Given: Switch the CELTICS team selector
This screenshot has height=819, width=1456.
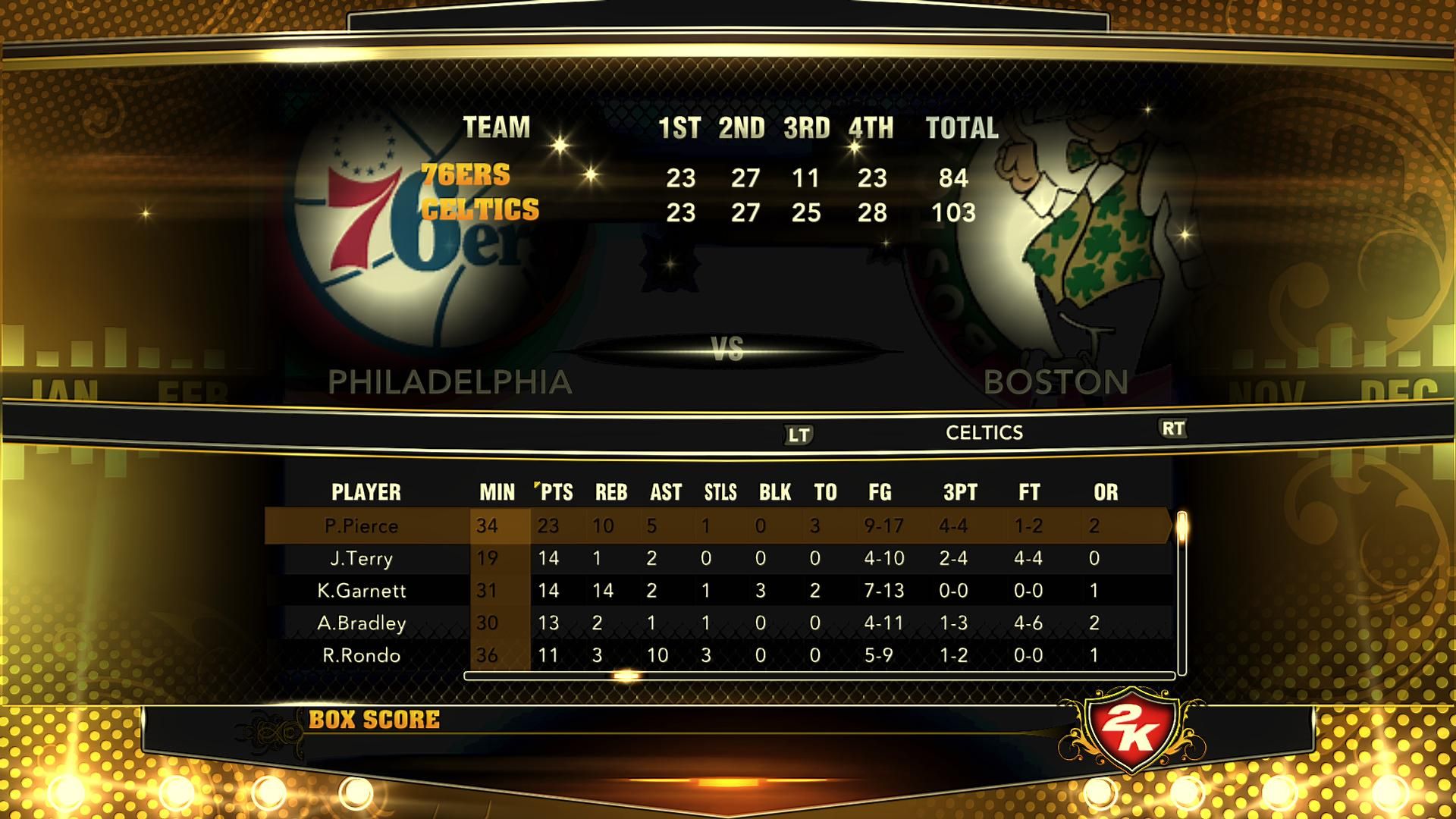Looking at the screenshot, I should pyautogui.click(x=984, y=432).
